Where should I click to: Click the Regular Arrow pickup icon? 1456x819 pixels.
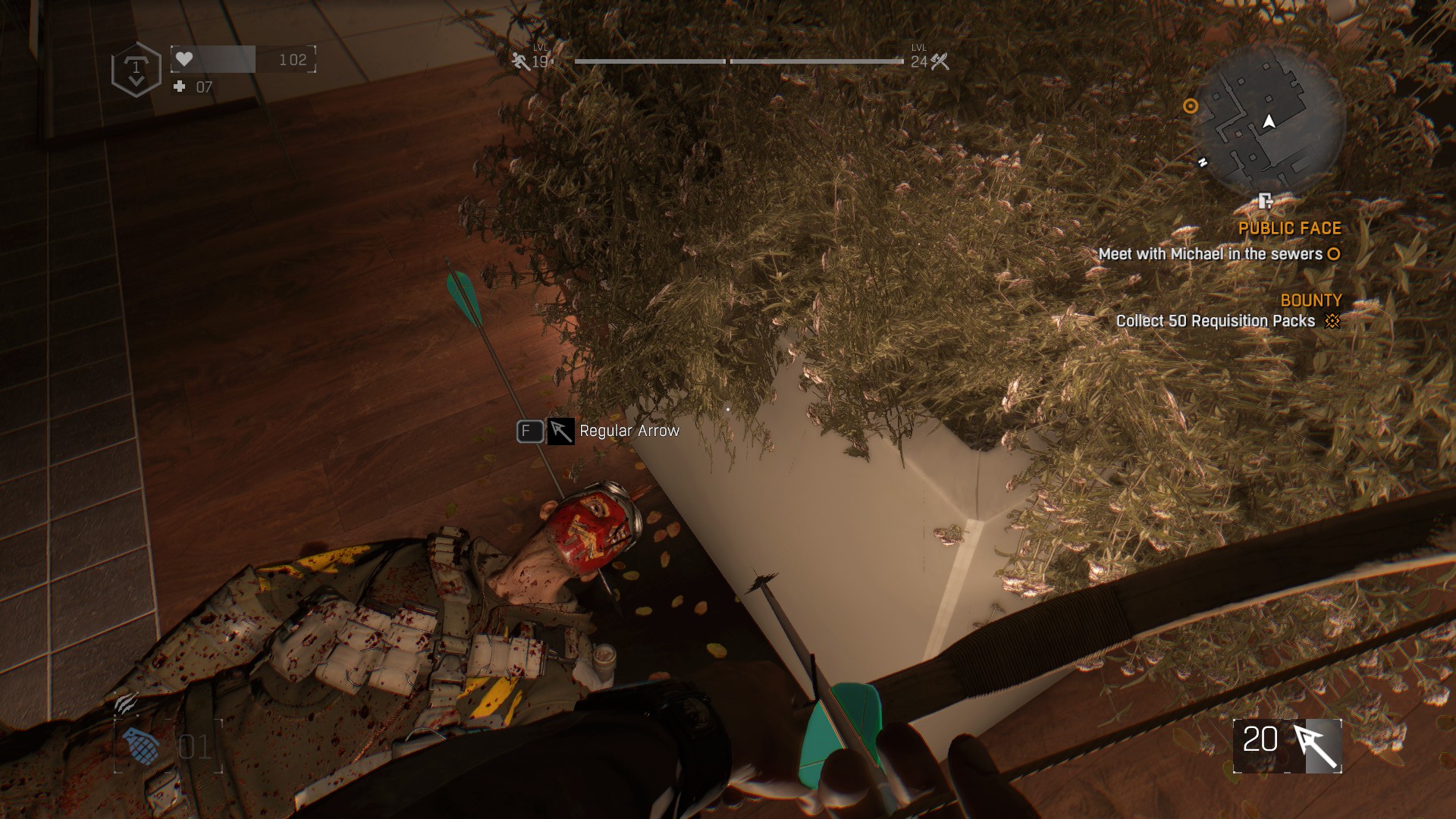(x=560, y=431)
